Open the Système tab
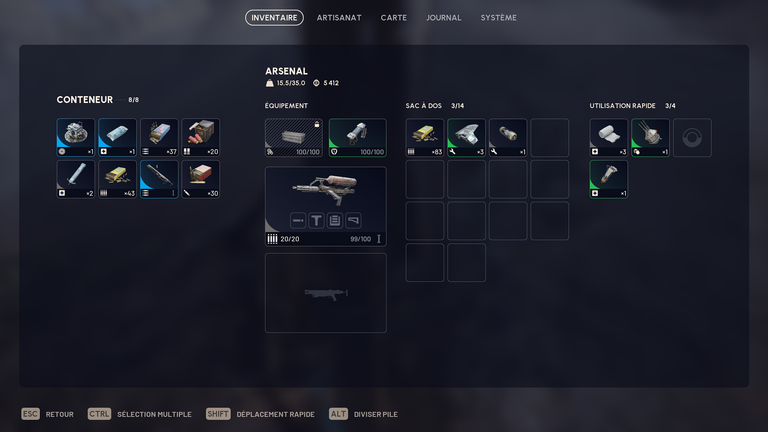The image size is (768, 432). [498, 18]
